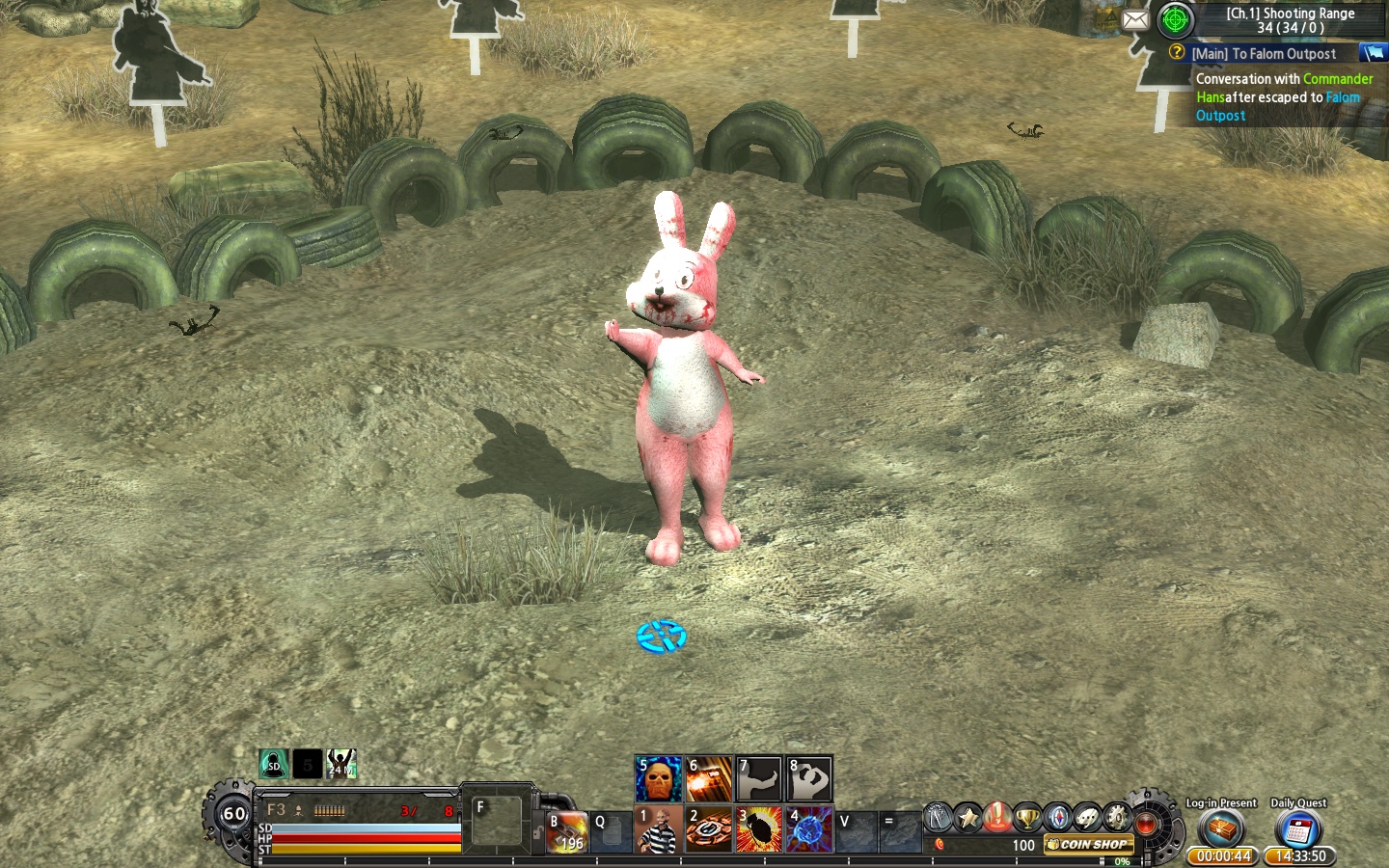Open the mail inbox icon

[1135, 19]
